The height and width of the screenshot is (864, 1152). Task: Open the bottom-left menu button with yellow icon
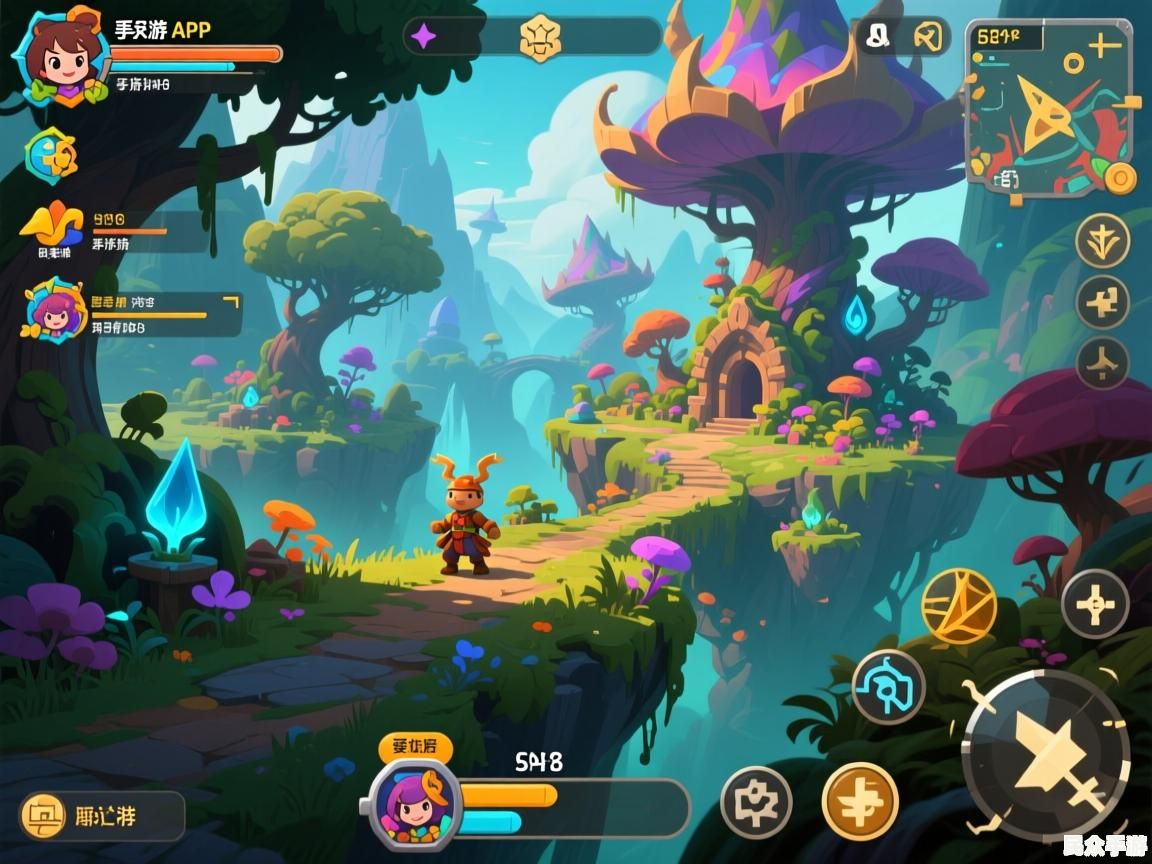(x=102, y=816)
